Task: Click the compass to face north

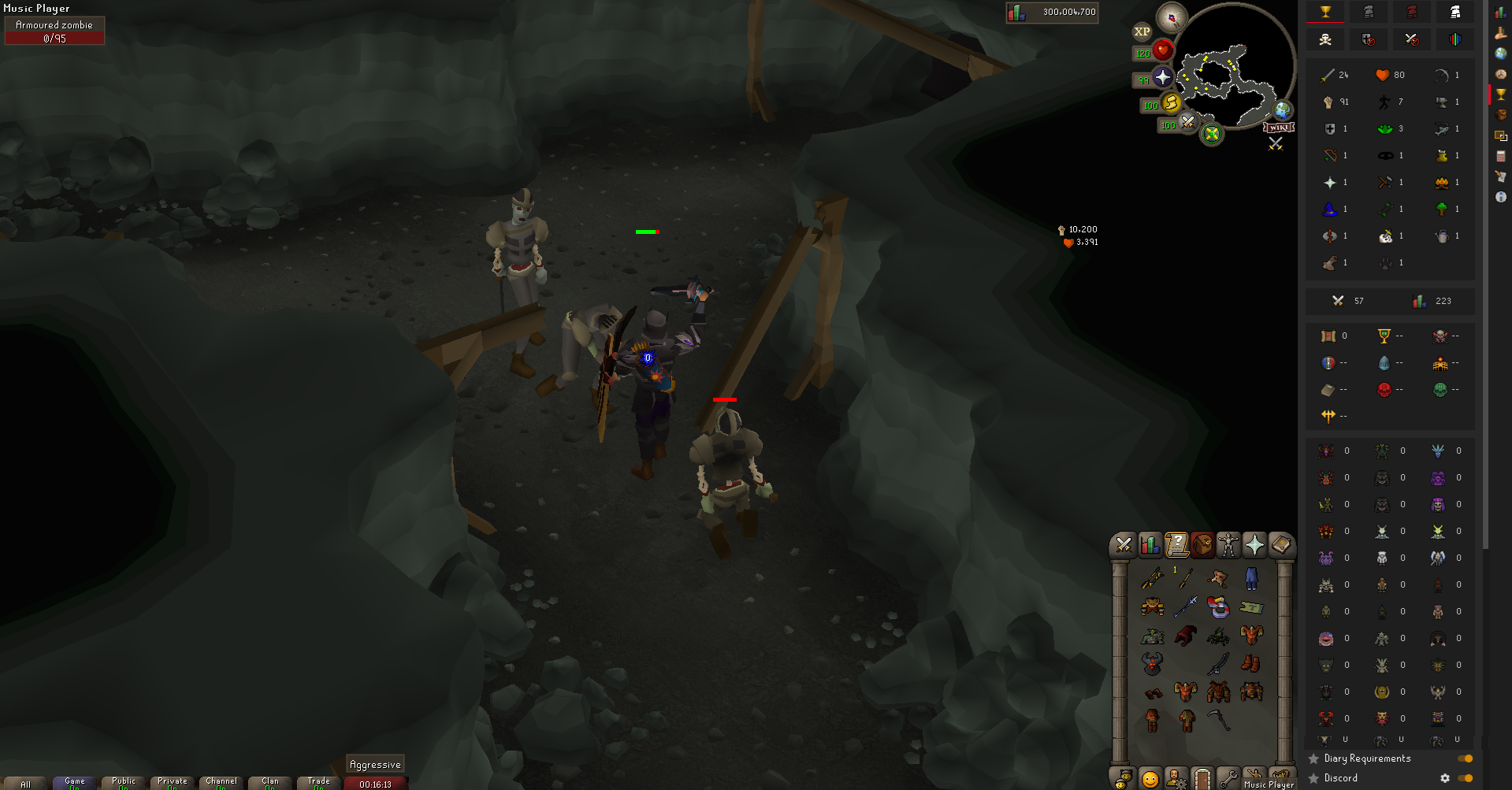Action: (1172, 17)
